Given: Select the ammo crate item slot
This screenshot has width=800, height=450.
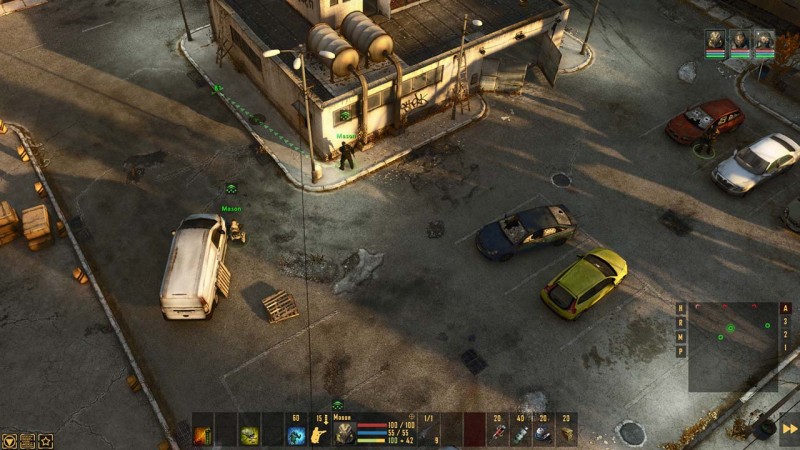Looking at the screenshot, I should (566, 434).
